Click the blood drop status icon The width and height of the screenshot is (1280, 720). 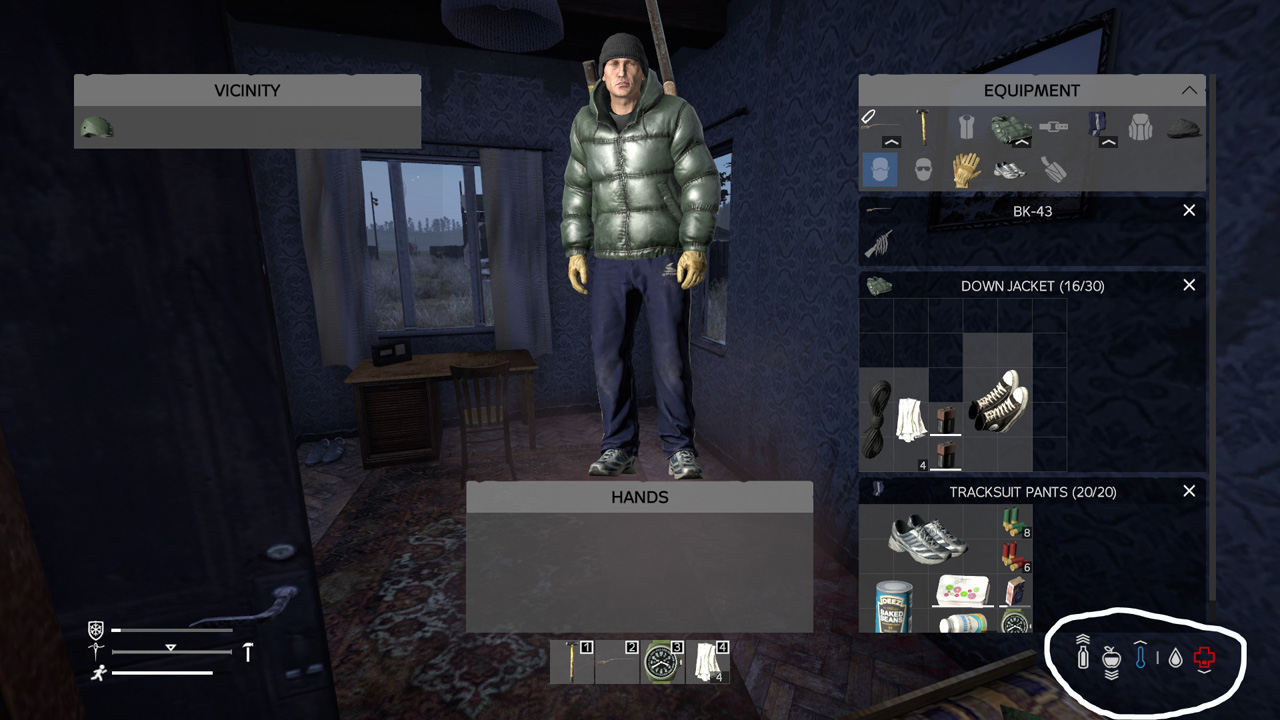click(1175, 658)
